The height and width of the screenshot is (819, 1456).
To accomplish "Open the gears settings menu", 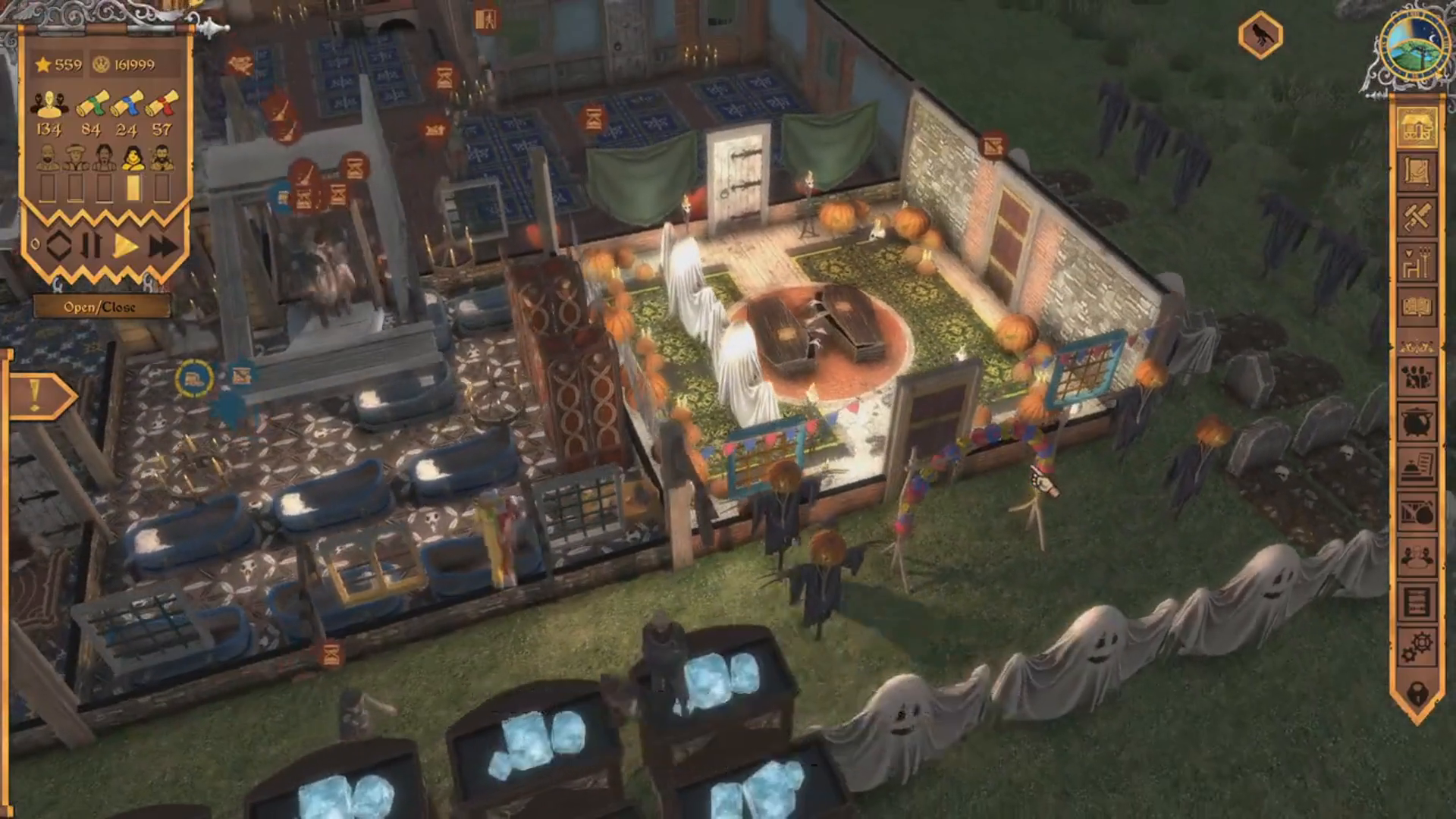I will 1417,647.
